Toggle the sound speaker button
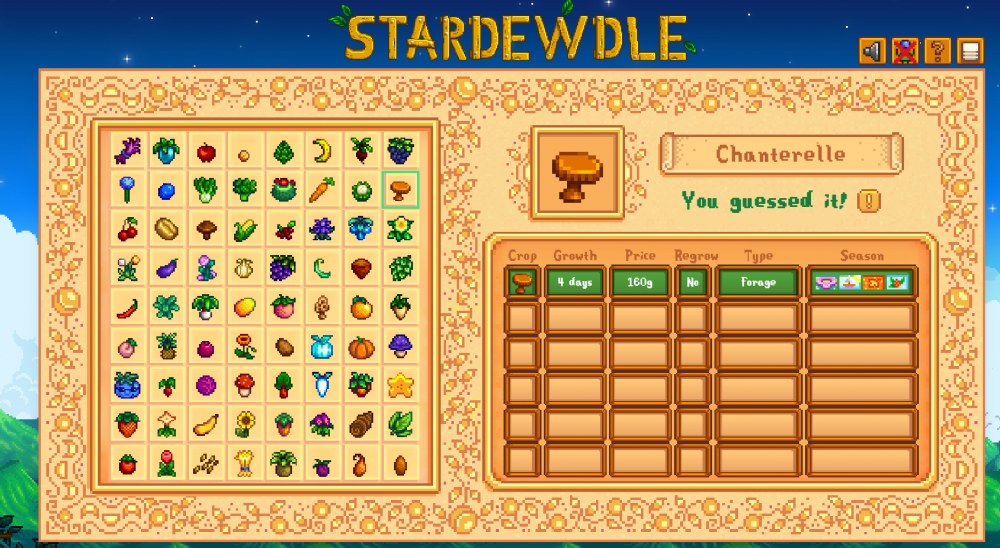This screenshot has width=1000, height=548. coord(872,51)
